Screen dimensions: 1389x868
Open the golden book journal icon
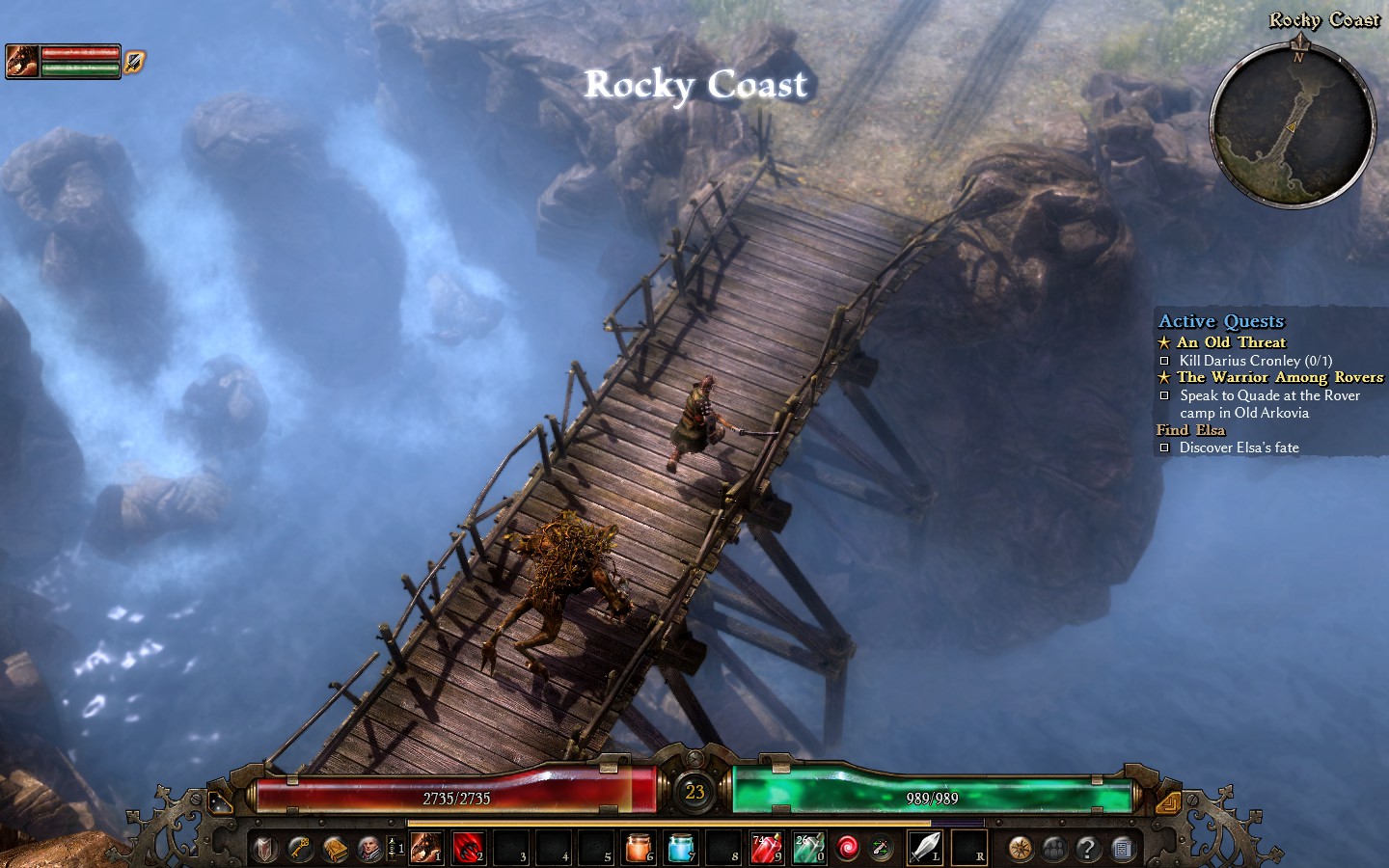coord(335,848)
